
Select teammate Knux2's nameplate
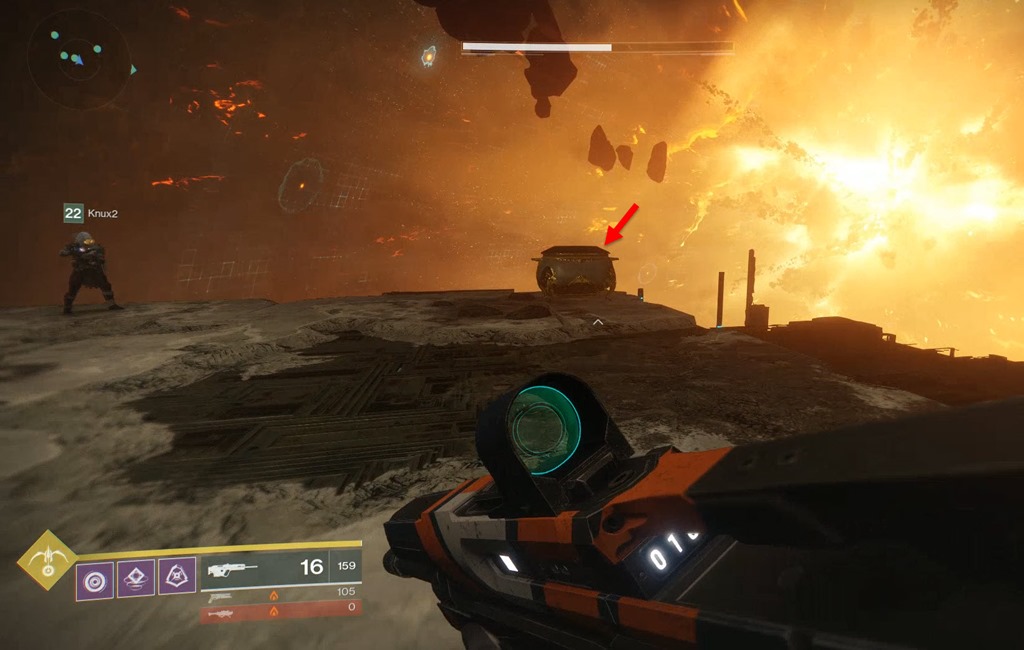[91, 213]
